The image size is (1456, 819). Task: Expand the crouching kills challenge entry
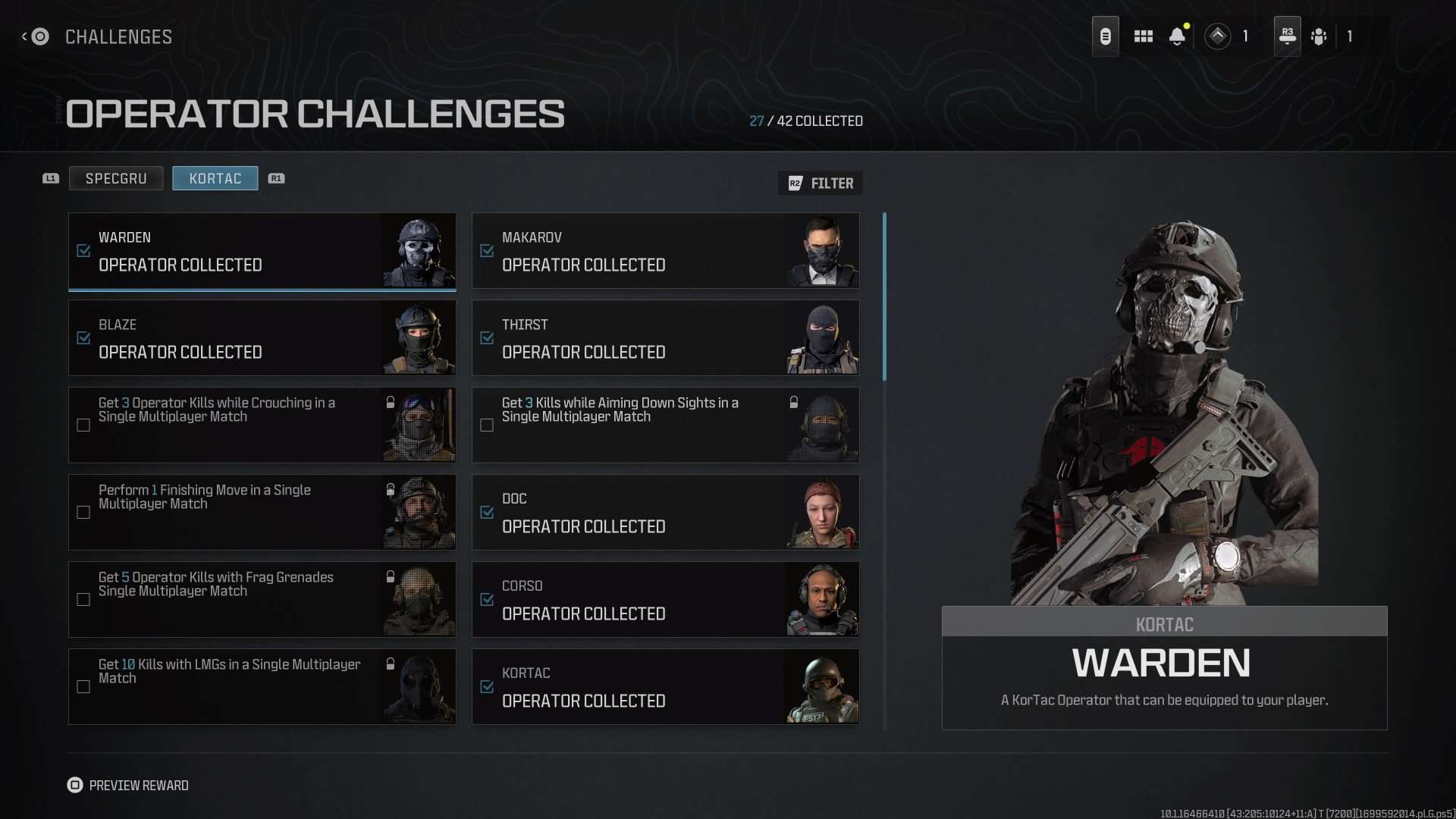pos(262,425)
